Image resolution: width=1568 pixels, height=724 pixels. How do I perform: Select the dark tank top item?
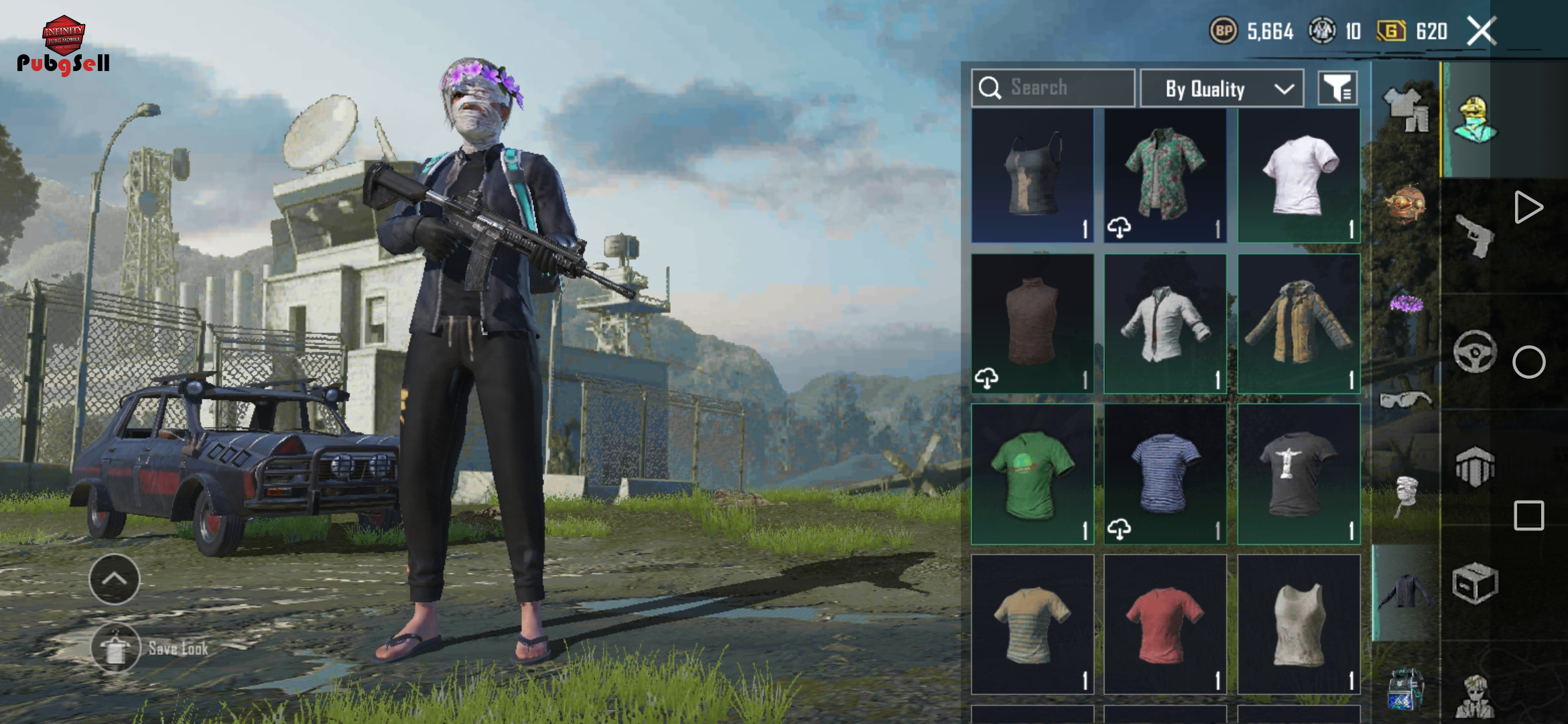click(x=1032, y=175)
